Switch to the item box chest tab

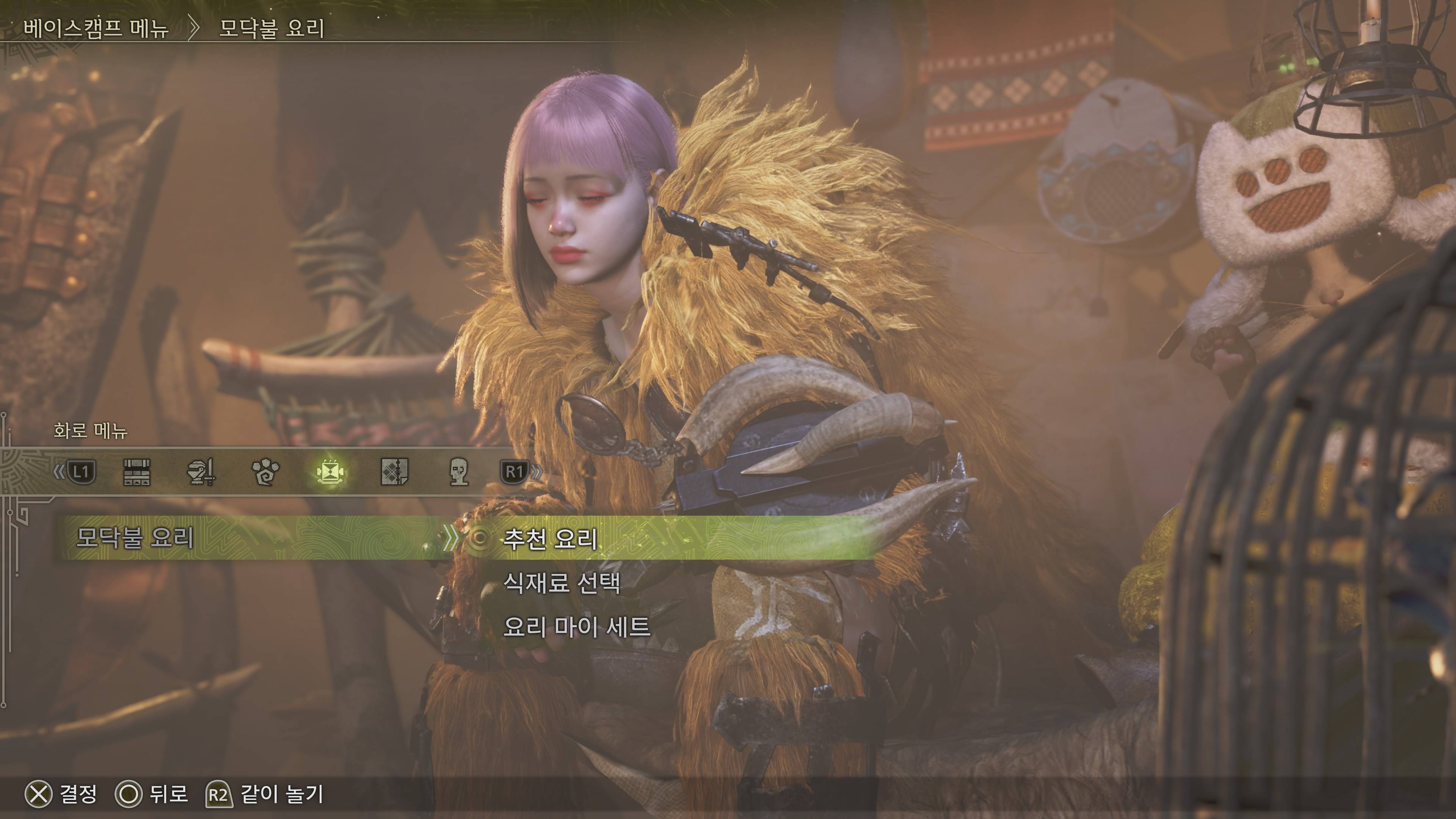point(136,471)
